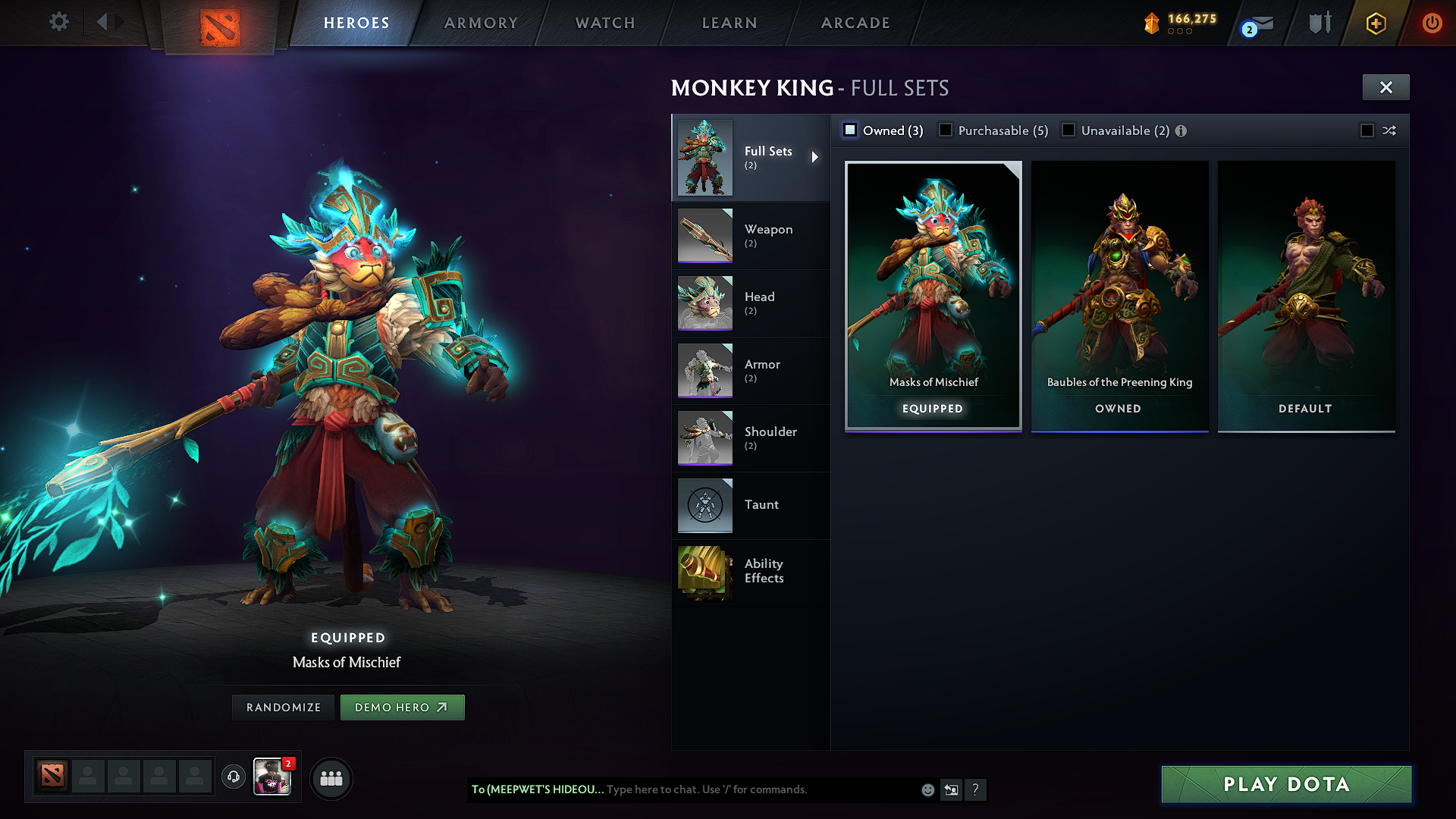Select the Ability Effects icon
Screen dimensions: 1456x819
[x=704, y=573]
